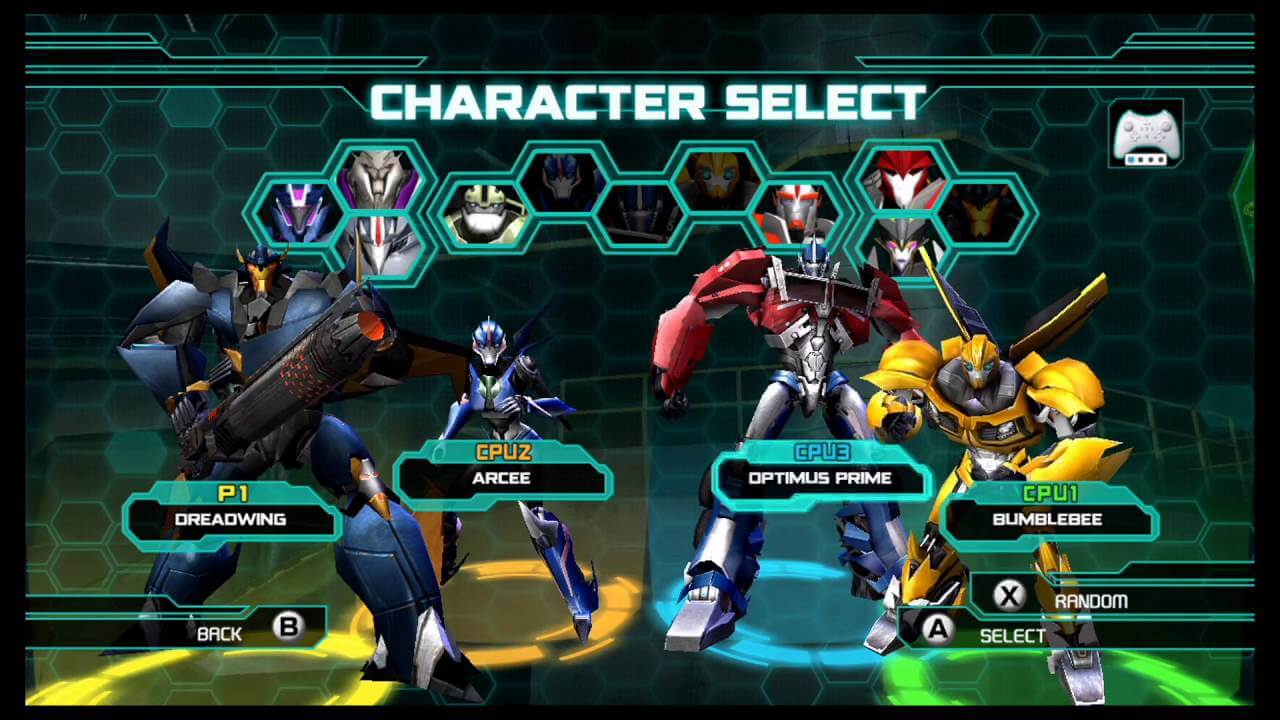Select the Optimus Prime portrait hexagon

pyautogui.click(x=640, y=213)
